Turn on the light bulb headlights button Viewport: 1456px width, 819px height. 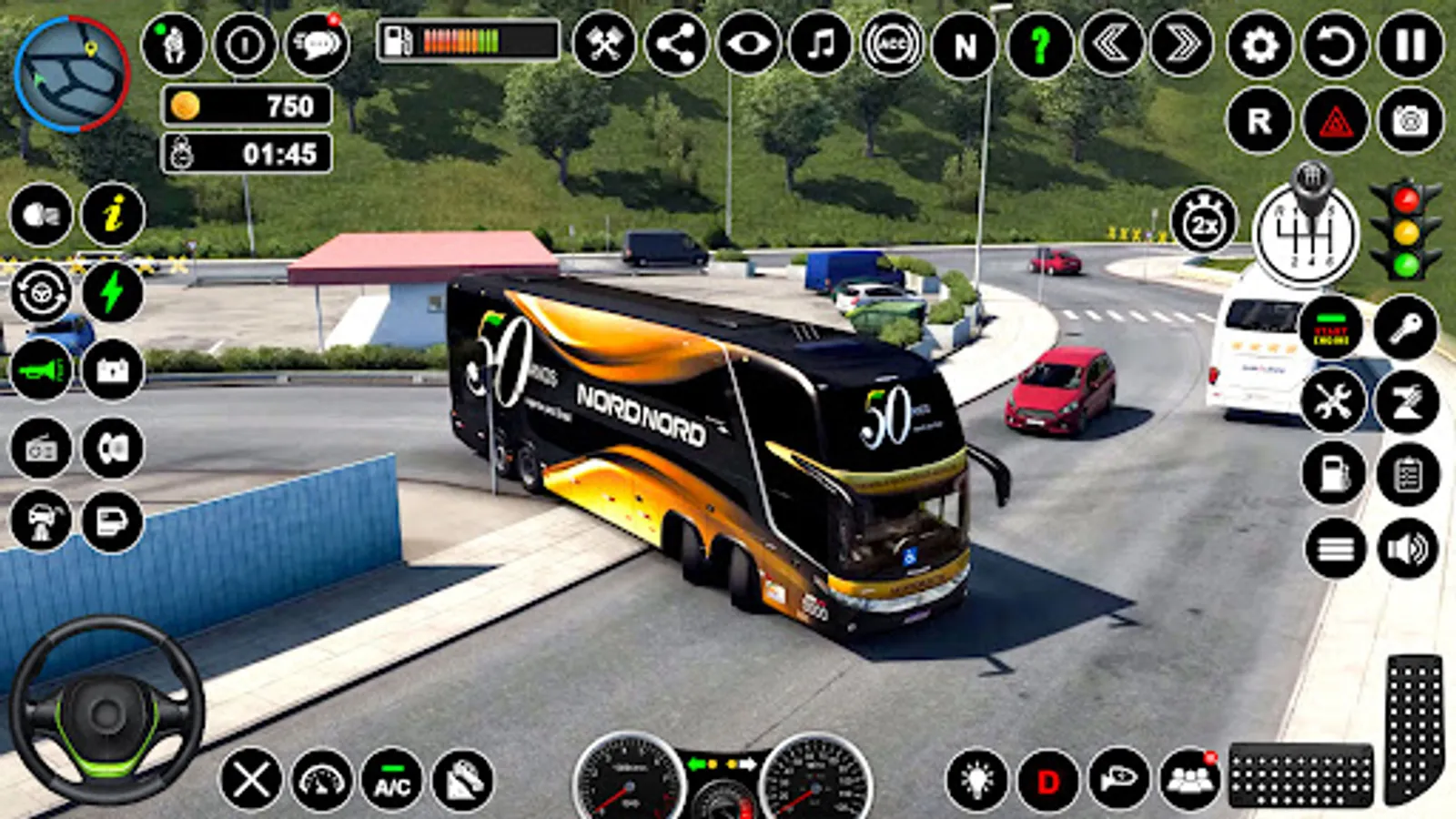tap(977, 781)
